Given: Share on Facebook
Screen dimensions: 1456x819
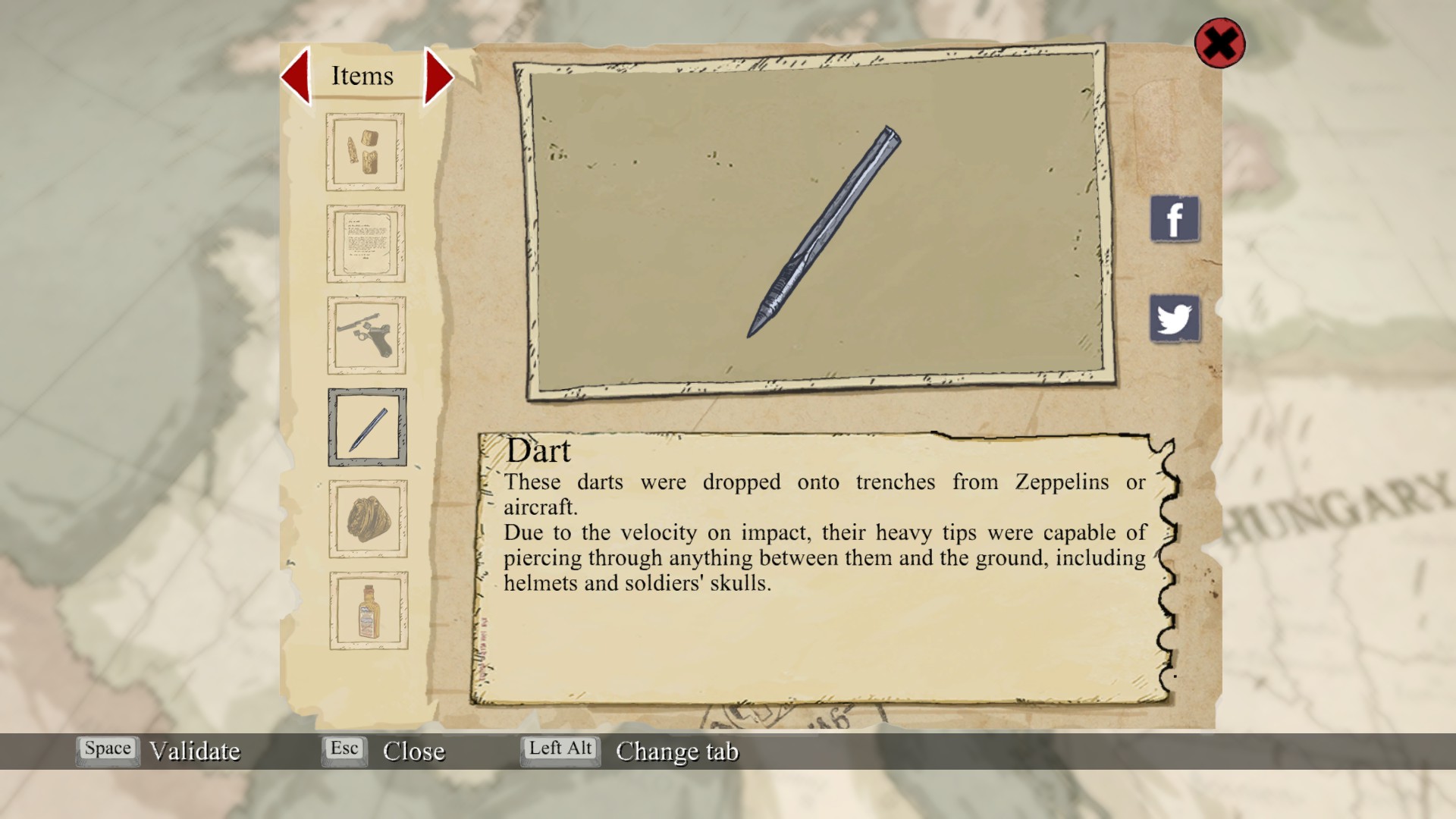Looking at the screenshot, I should (1175, 219).
